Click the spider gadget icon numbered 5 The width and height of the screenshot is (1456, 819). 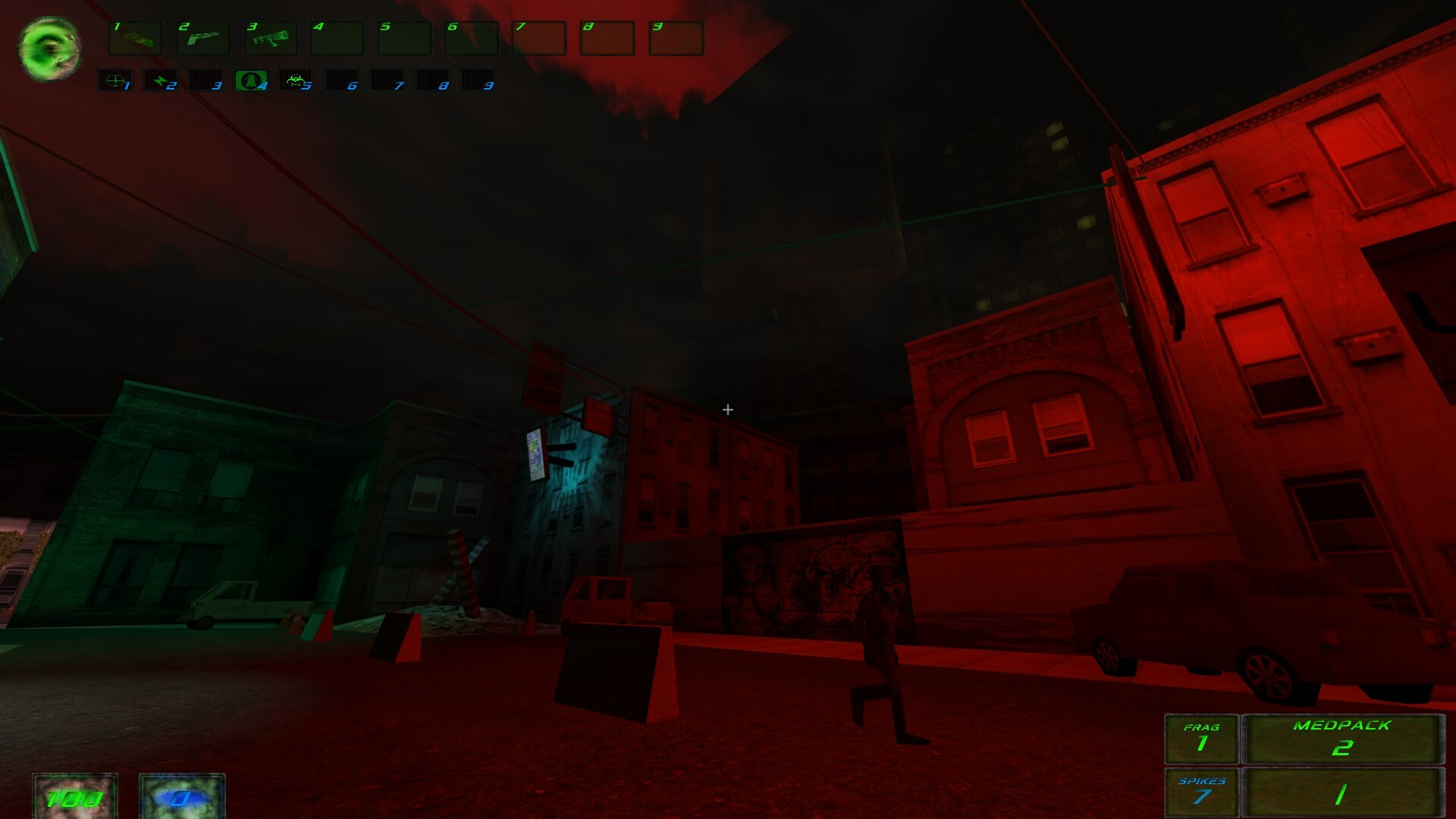coord(297,80)
